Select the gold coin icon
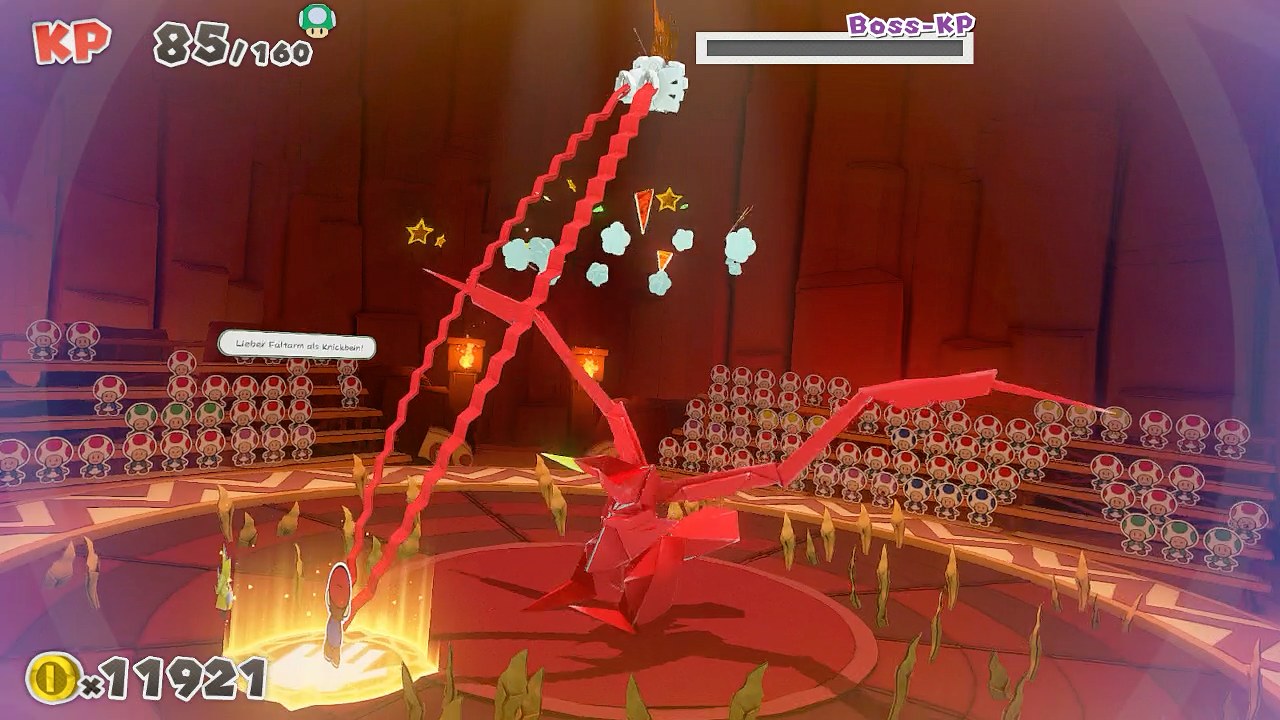 click(x=52, y=678)
